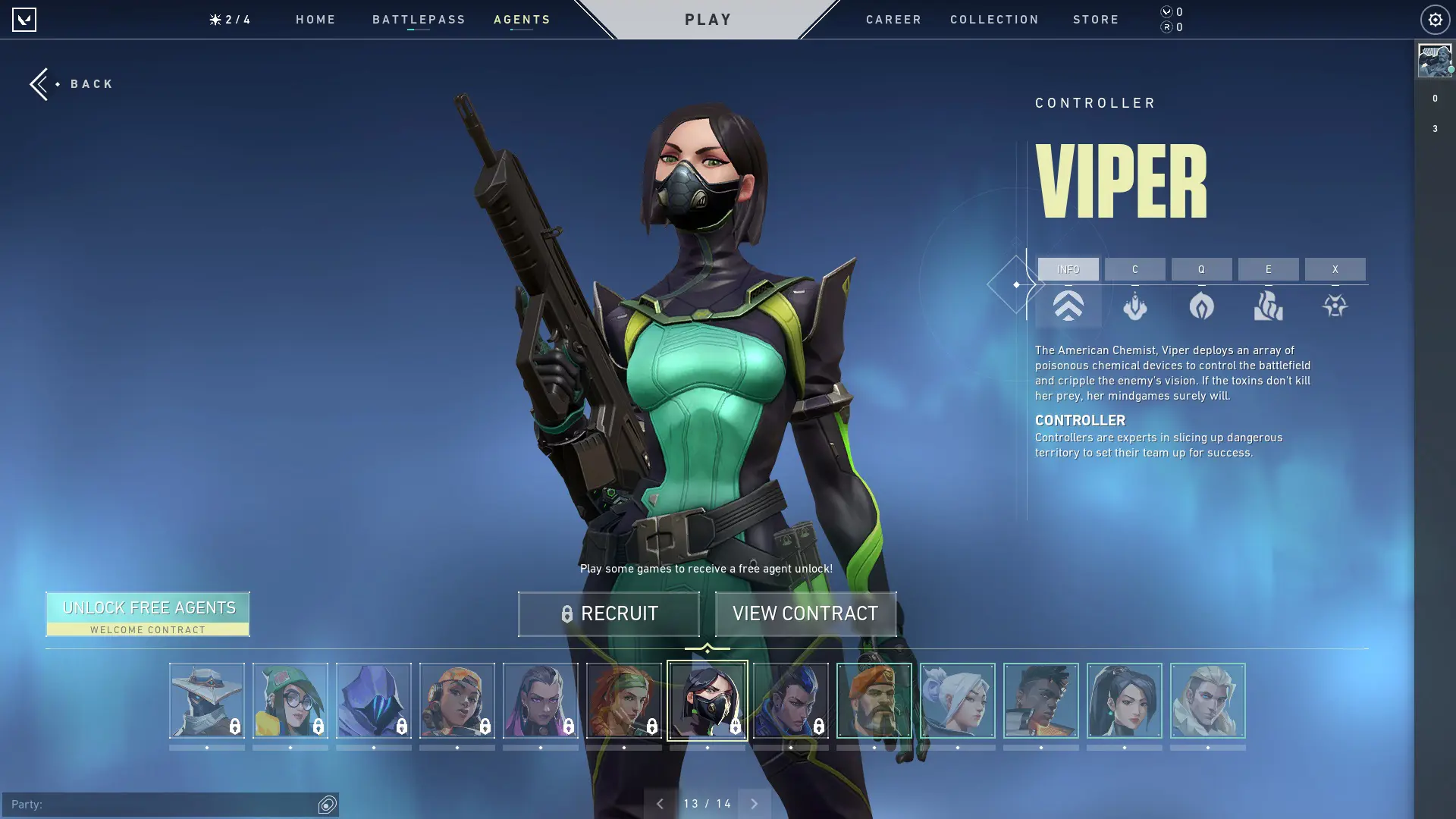Click the right arrow on the 13/14 page selector
This screenshot has width=1456, height=819.
[x=755, y=803]
